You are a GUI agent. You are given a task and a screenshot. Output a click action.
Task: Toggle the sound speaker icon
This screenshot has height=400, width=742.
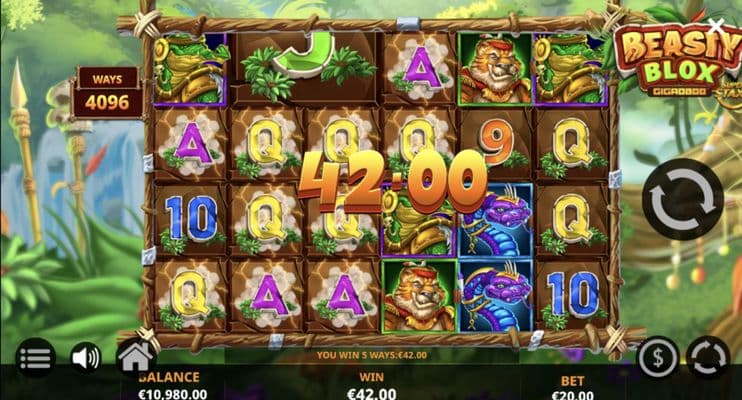tap(86, 357)
